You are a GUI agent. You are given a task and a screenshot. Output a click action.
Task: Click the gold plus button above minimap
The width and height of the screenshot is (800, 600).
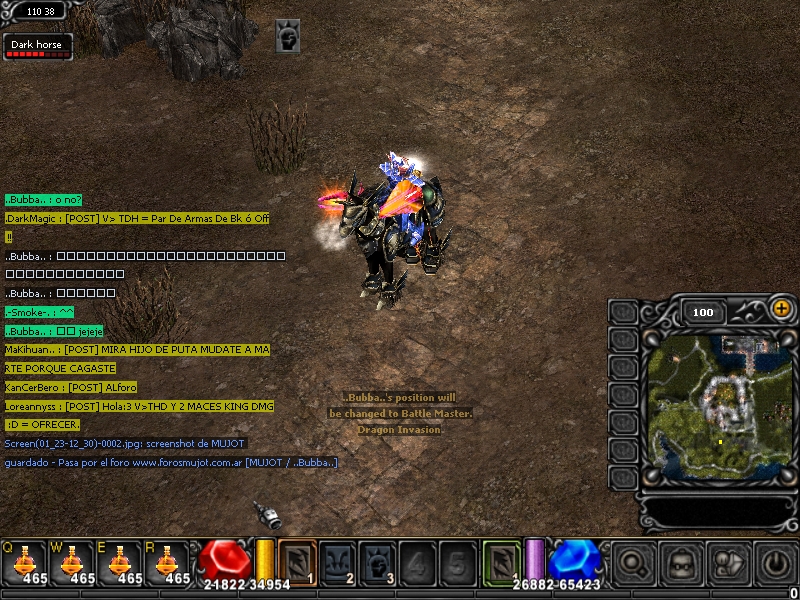[x=781, y=310]
